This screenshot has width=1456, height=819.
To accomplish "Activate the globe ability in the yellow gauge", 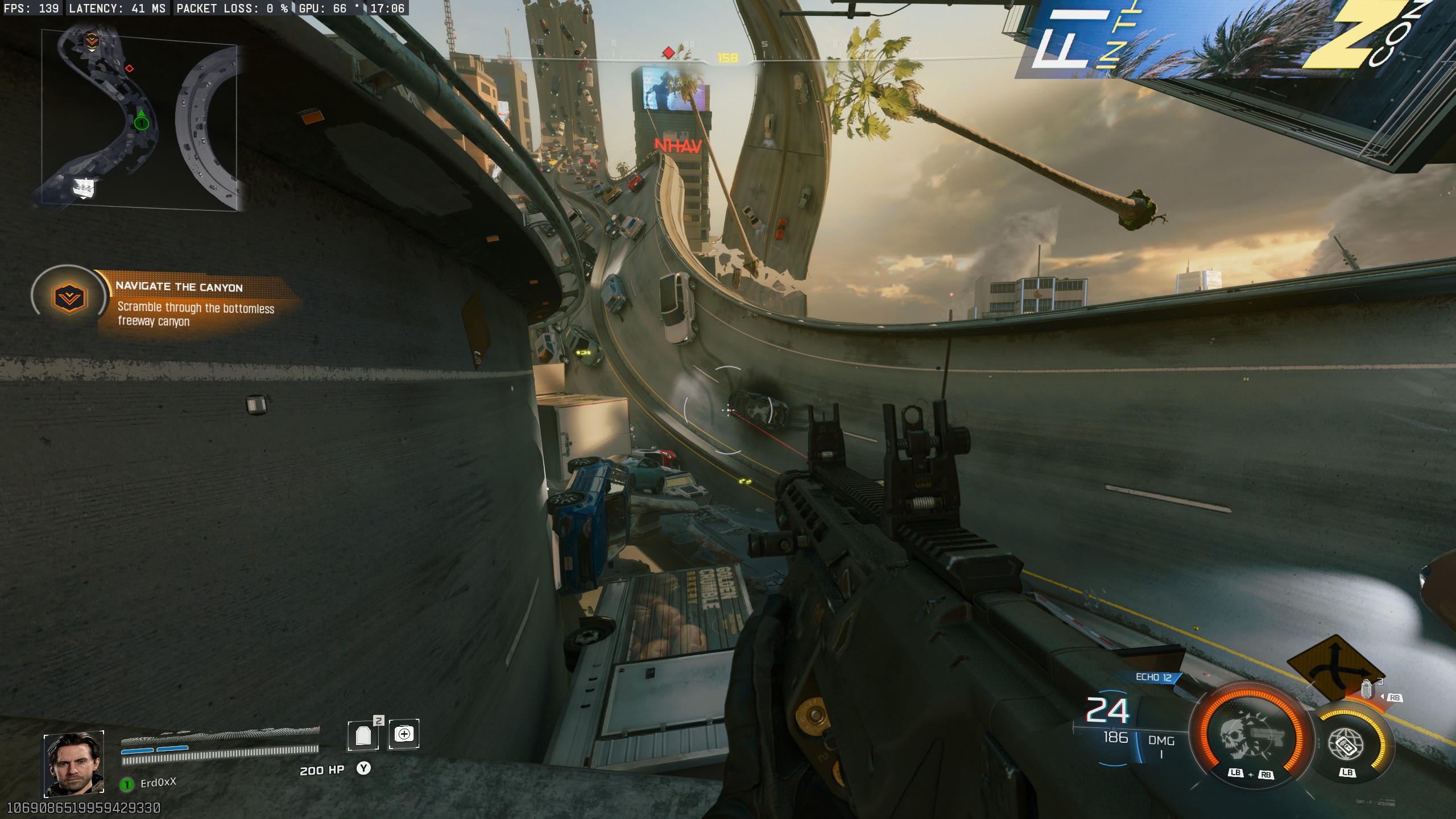I will pos(1347,744).
